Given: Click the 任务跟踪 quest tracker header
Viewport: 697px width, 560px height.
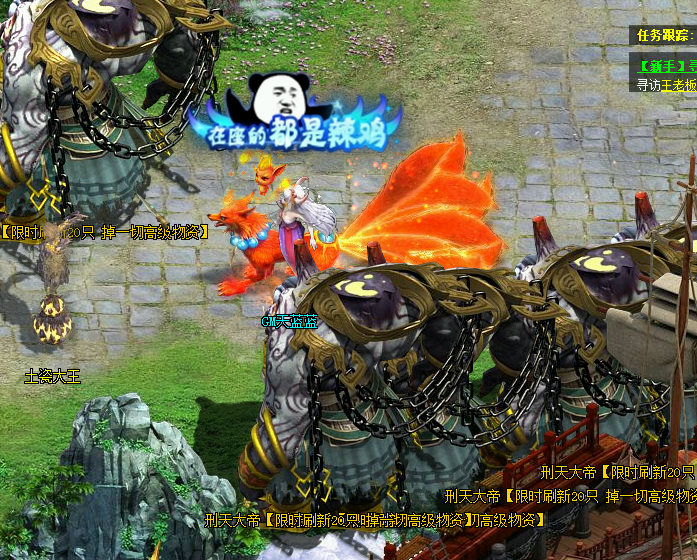Looking at the screenshot, I should pos(664,35).
